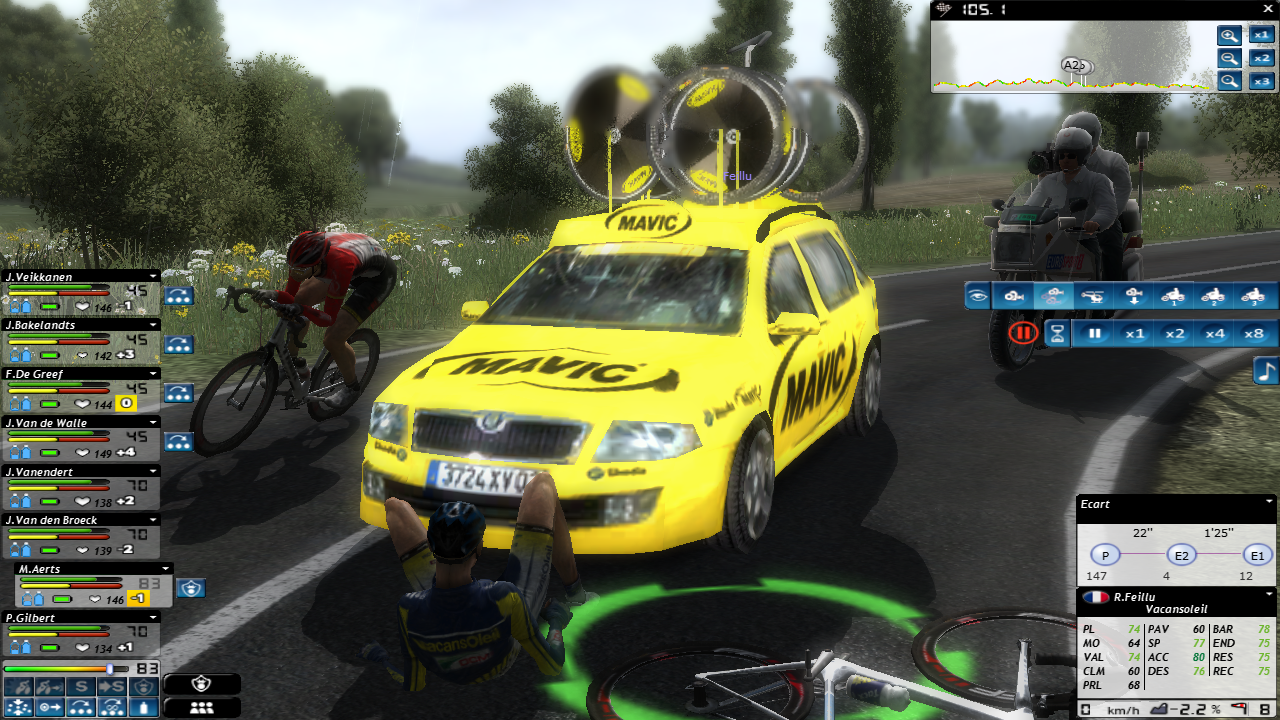Zoom in on the stage profile
1280x720 pixels.
point(1229,36)
